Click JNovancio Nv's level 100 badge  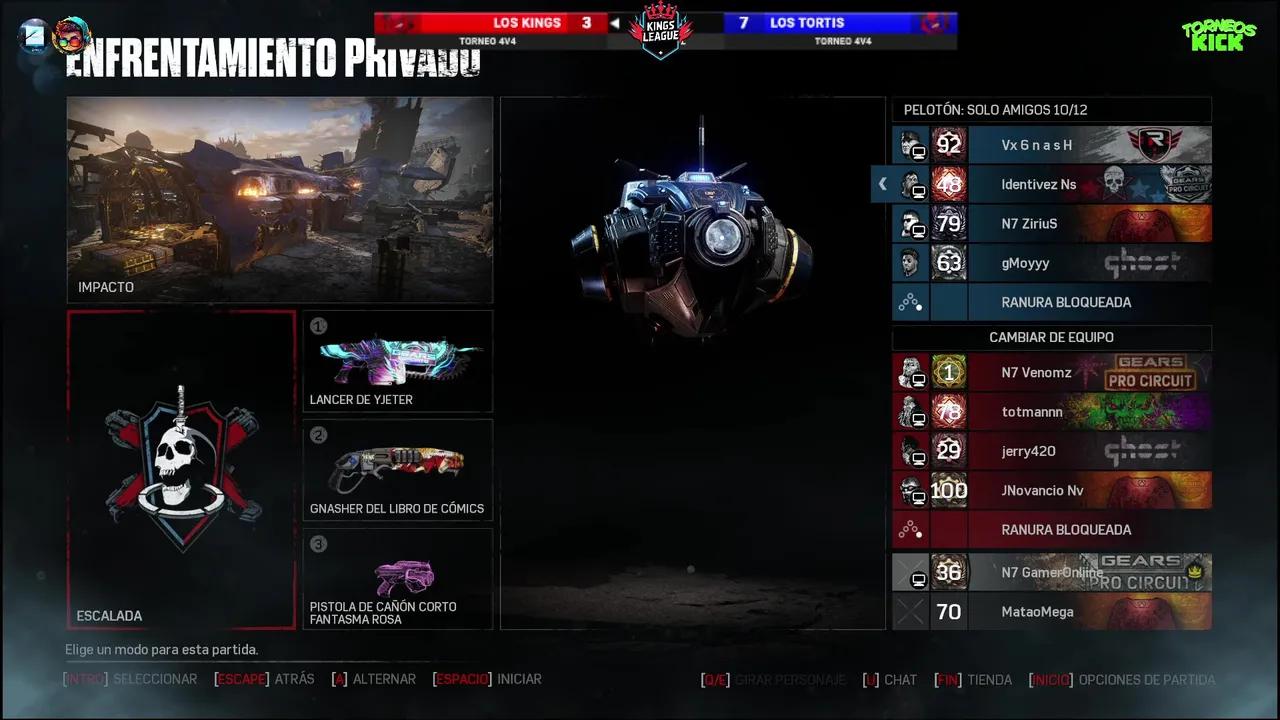click(x=948, y=490)
